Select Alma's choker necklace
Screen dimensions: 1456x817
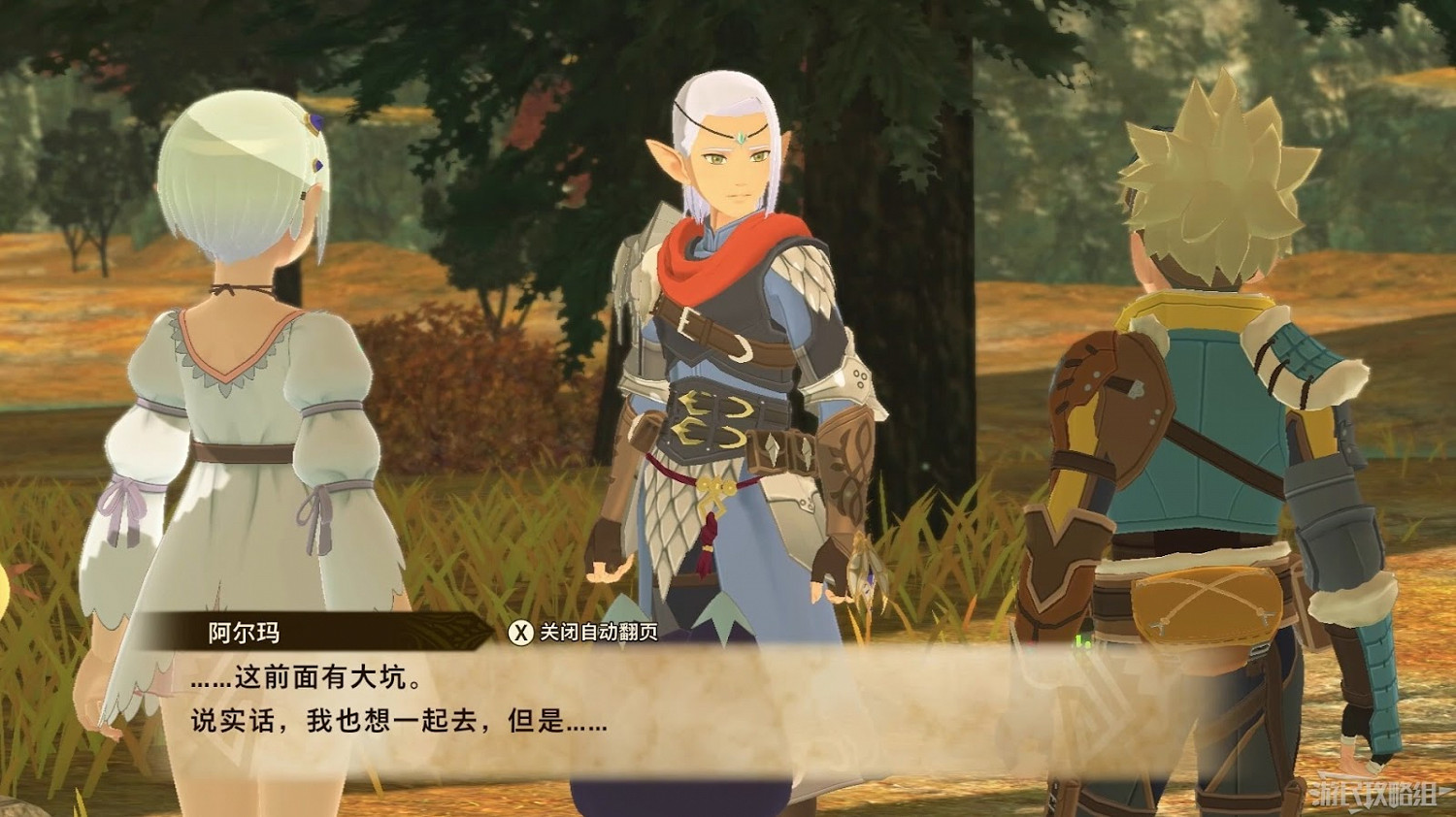(241, 289)
